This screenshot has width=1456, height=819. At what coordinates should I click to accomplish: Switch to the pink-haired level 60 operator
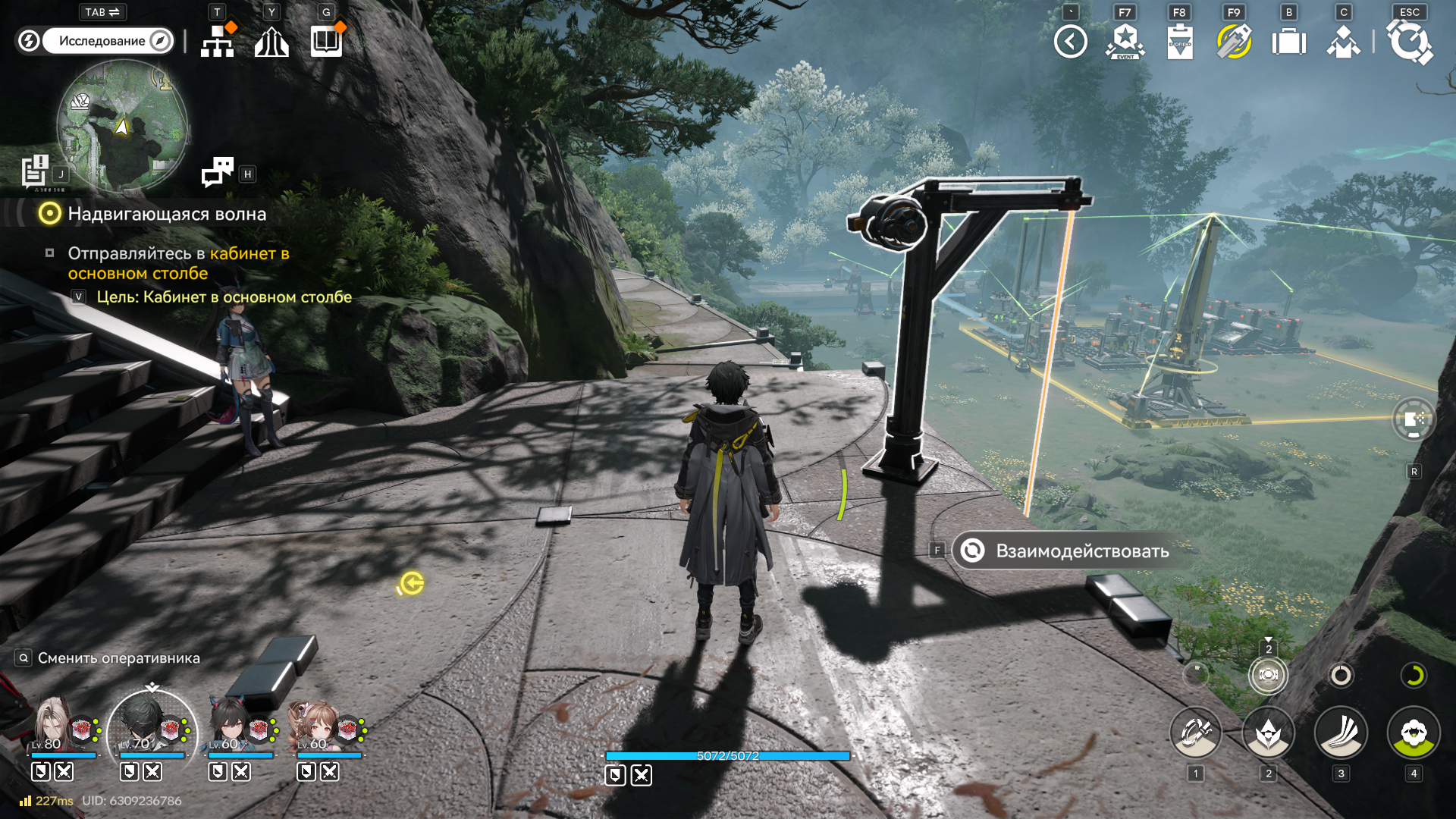[x=317, y=726]
